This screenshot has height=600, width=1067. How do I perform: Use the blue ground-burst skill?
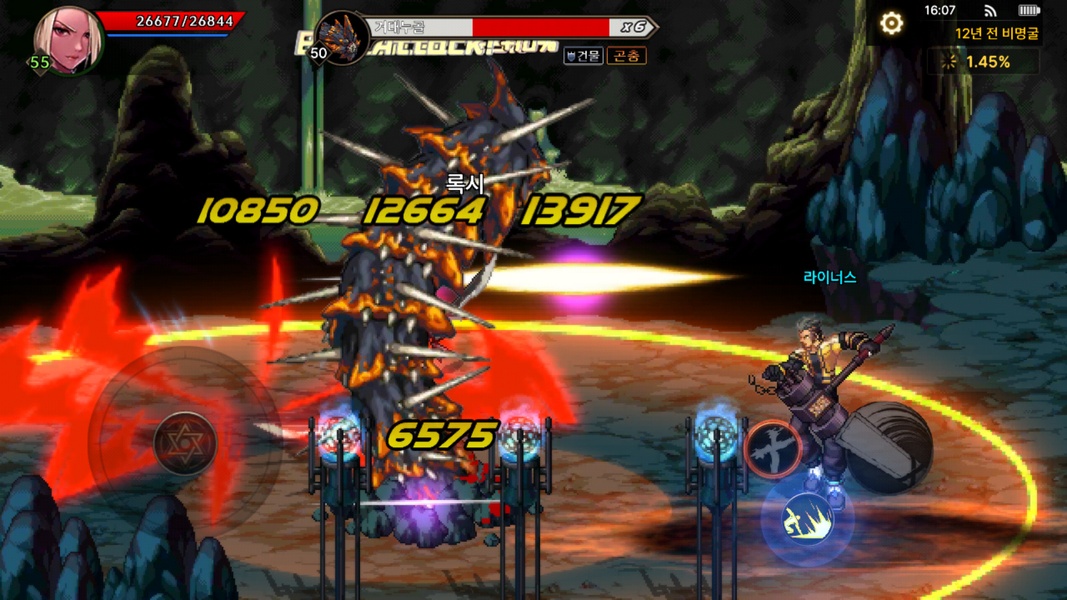808,518
